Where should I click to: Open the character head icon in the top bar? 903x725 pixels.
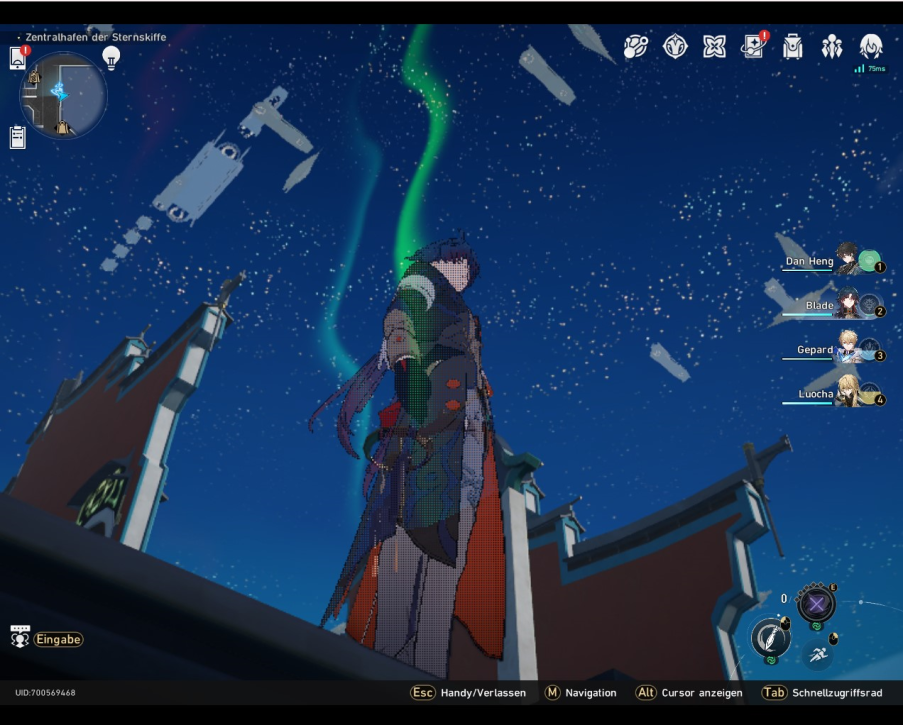point(870,46)
